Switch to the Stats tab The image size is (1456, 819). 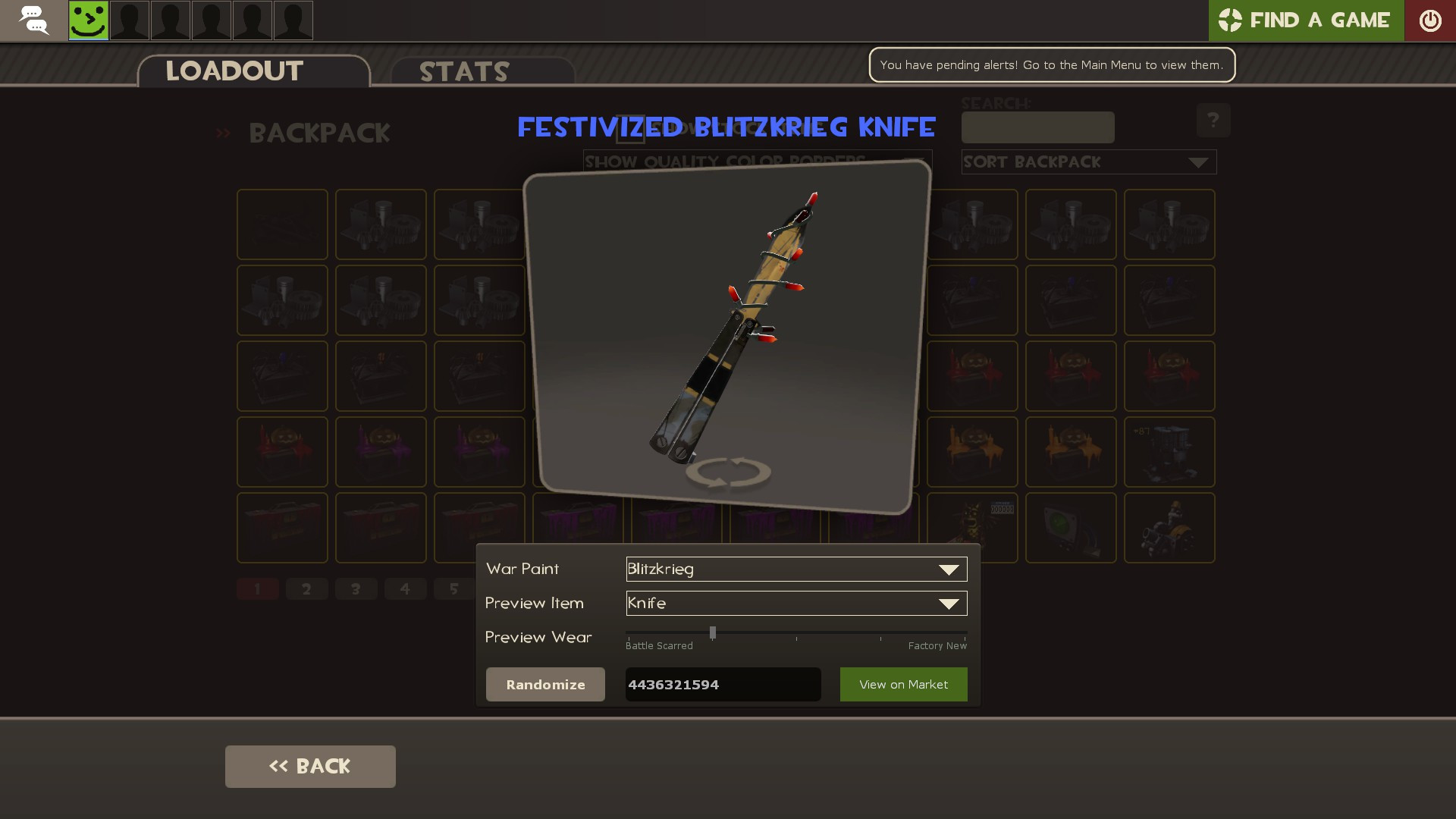pos(463,71)
